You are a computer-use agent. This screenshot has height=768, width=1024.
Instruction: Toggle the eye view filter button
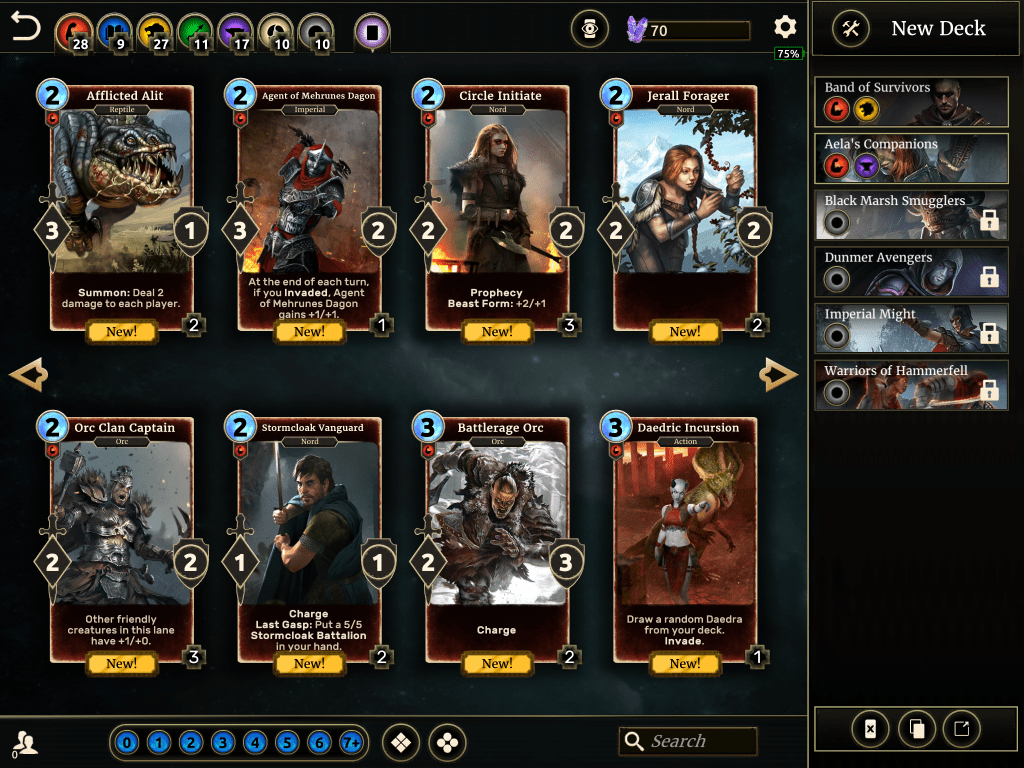coord(590,30)
